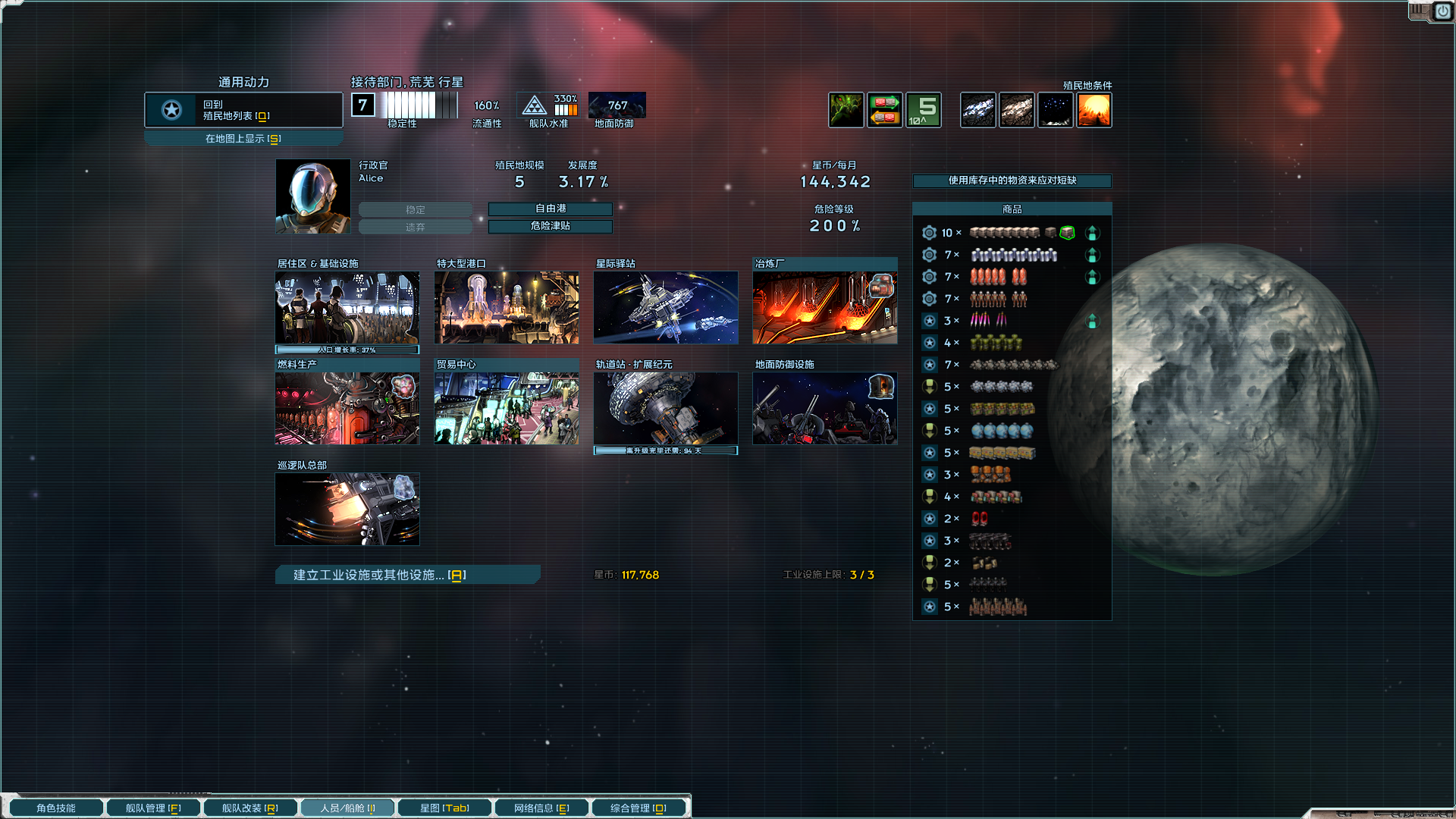Switch to the 星图 map tab
The image size is (1456, 819).
tap(444, 808)
